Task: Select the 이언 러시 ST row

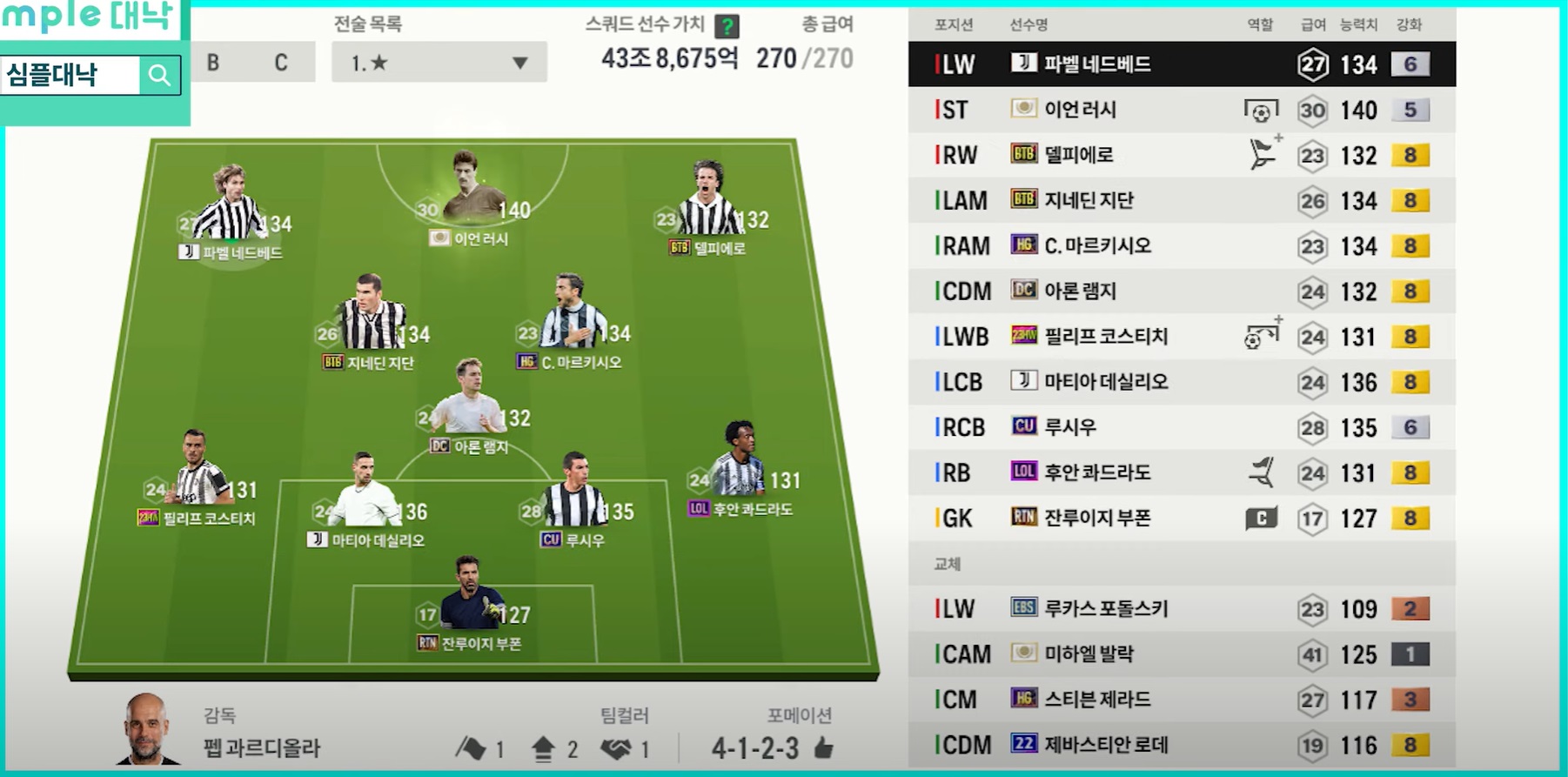Action: (x=1181, y=110)
